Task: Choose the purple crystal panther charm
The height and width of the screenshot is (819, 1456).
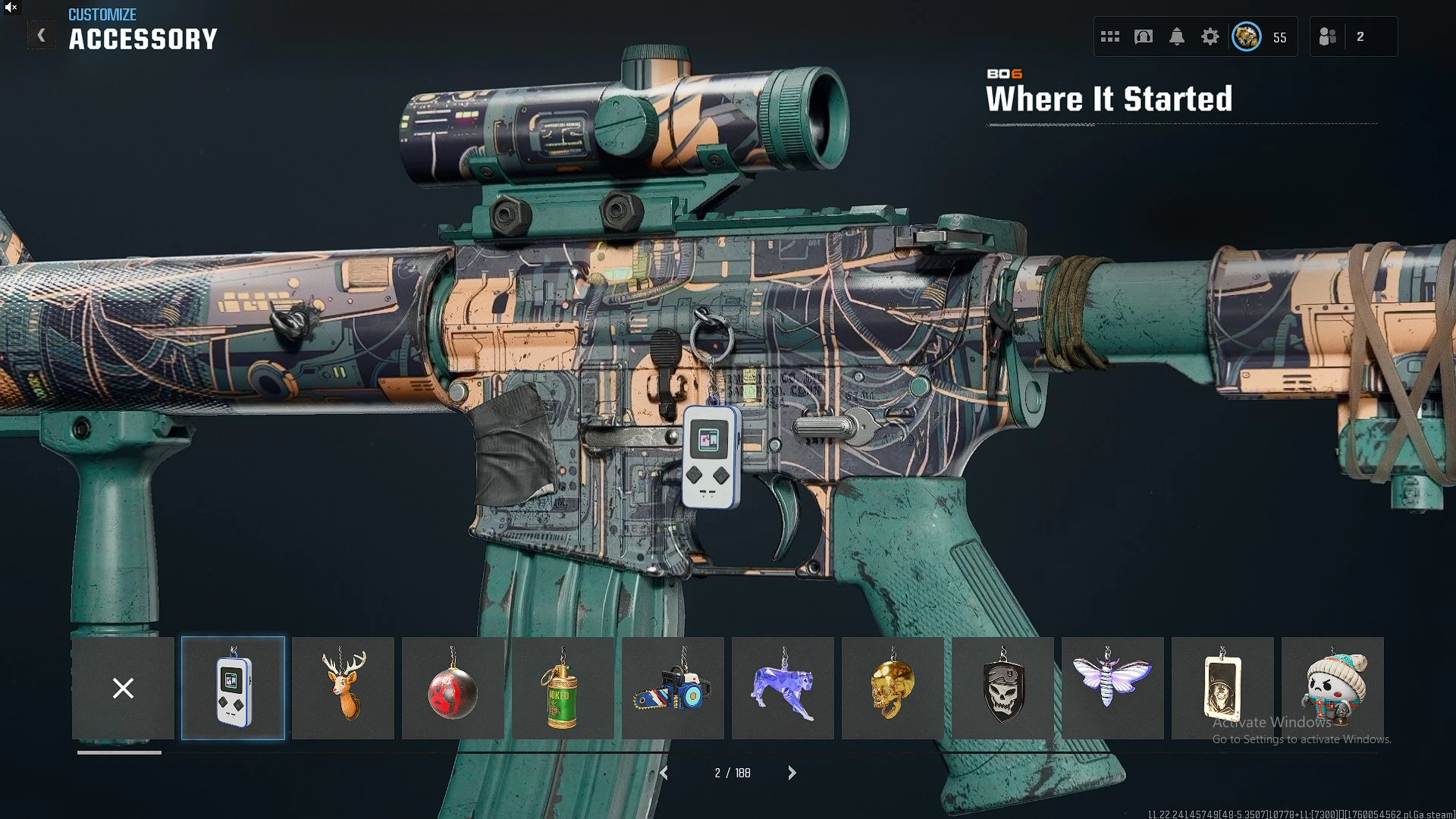Action: [x=783, y=688]
